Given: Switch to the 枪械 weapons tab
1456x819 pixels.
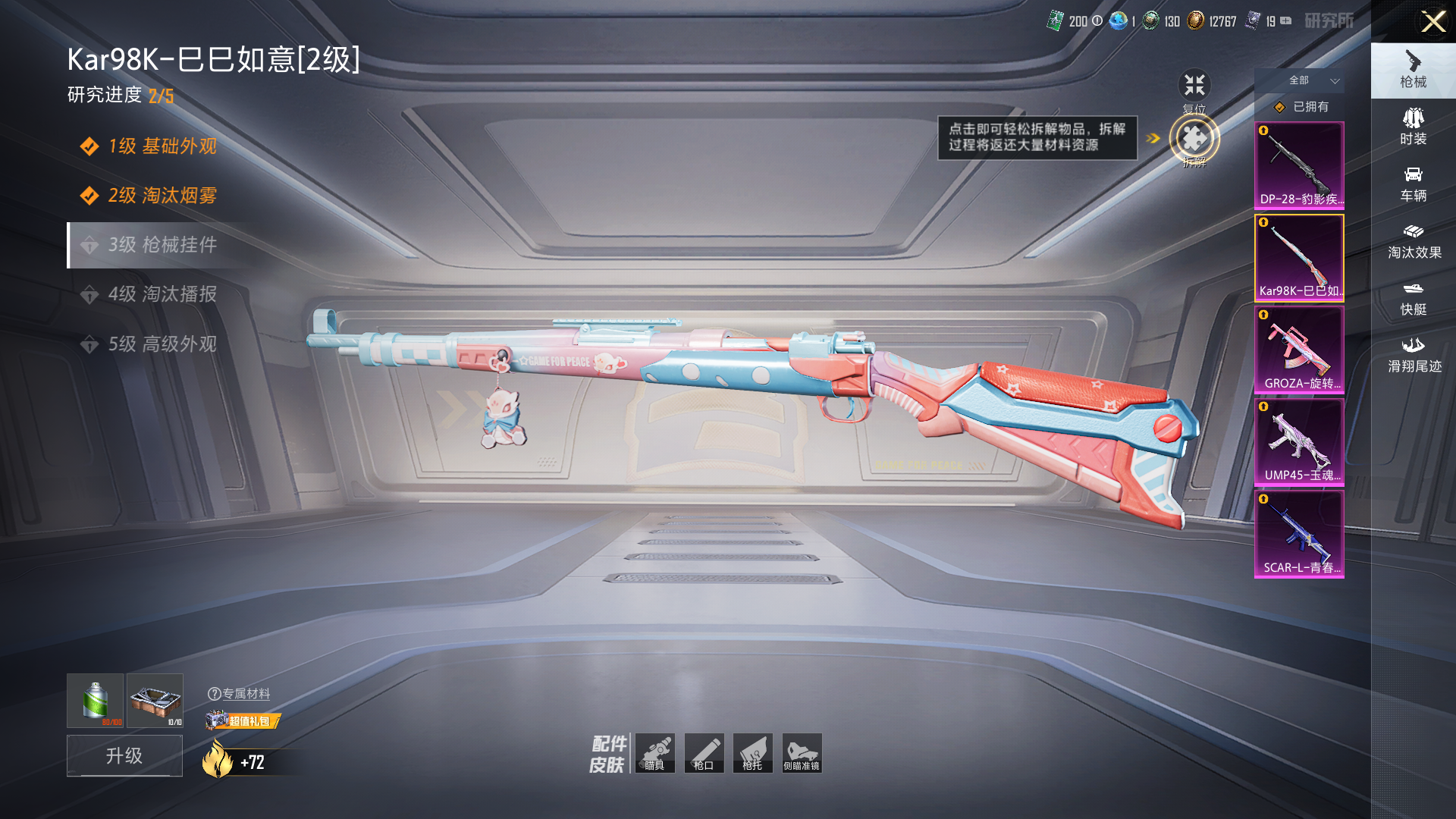Looking at the screenshot, I should 1413,70.
